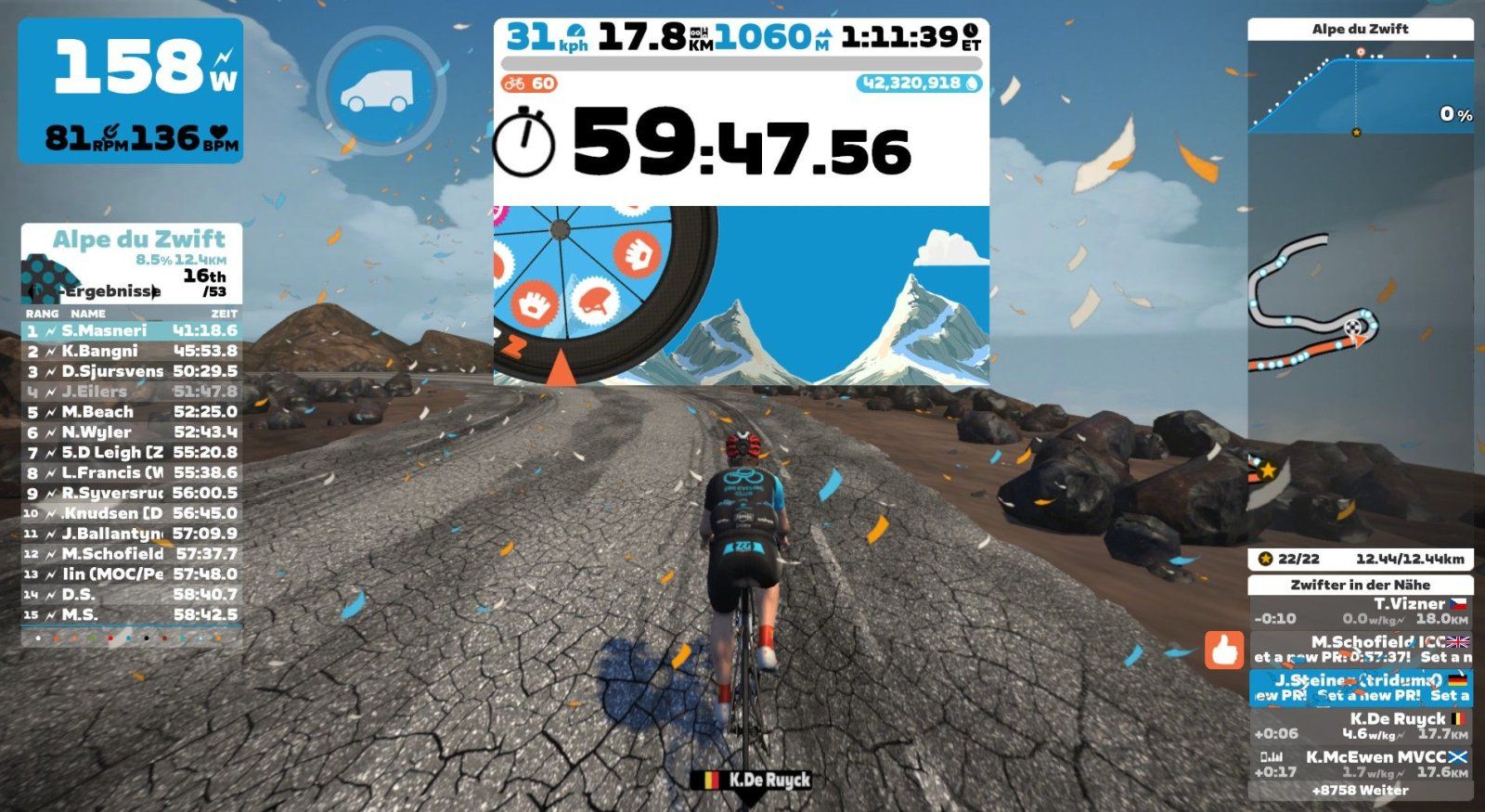Choose M.Beach in the results list
This screenshot has height=812, width=1485.
click(x=131, y=412)
